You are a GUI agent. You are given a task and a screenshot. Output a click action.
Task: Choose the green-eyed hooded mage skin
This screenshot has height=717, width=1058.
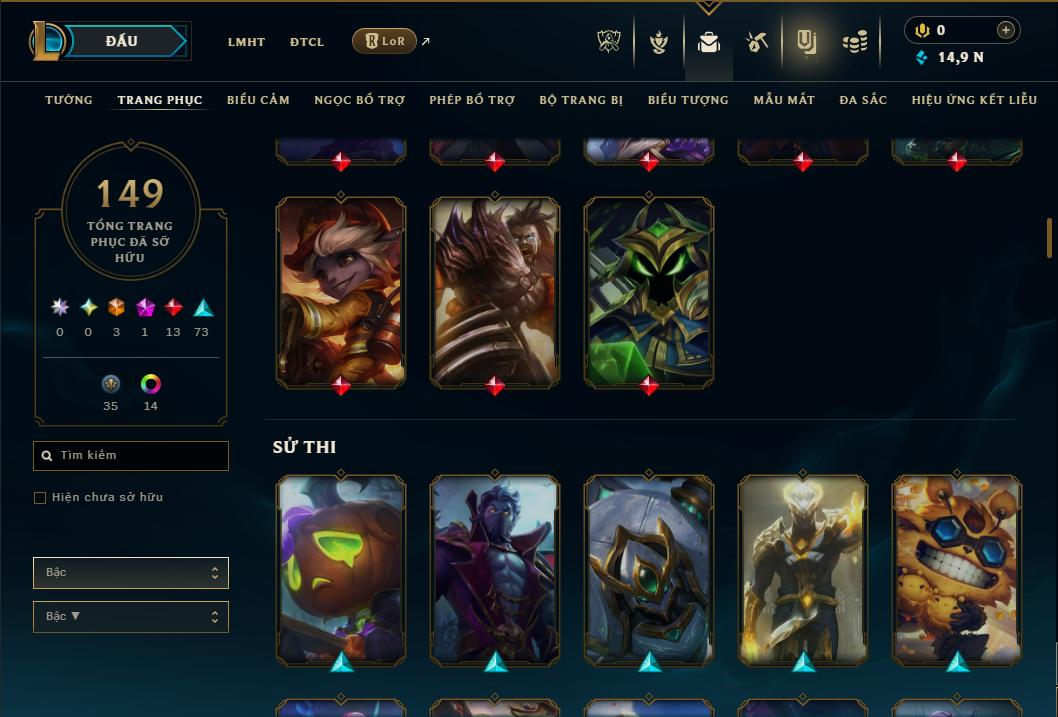click(x=649, y=290)
